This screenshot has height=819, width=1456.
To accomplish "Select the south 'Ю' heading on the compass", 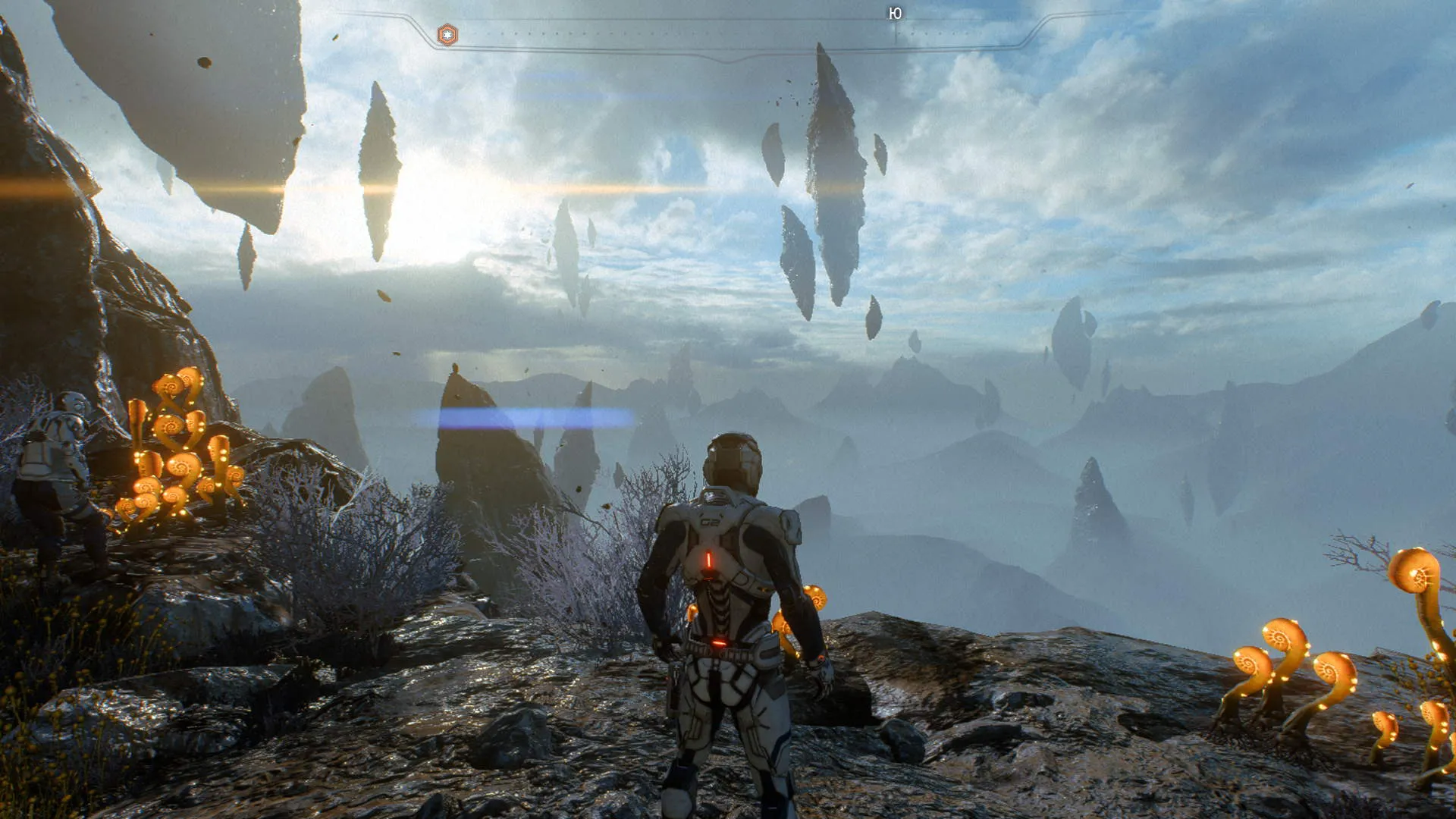I will 895,14.
